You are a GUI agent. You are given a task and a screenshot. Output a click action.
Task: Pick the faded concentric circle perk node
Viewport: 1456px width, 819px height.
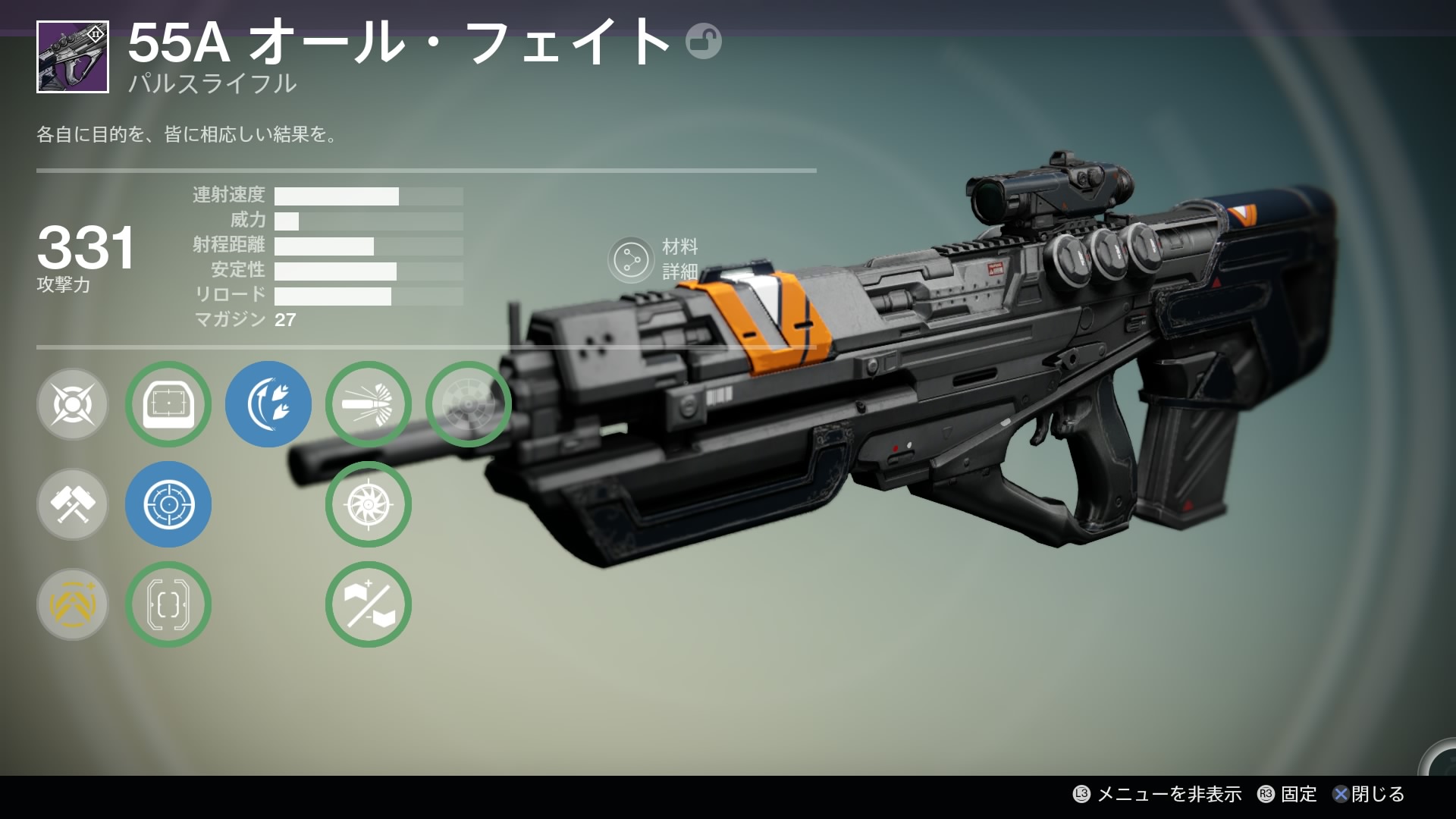(468, 404)
